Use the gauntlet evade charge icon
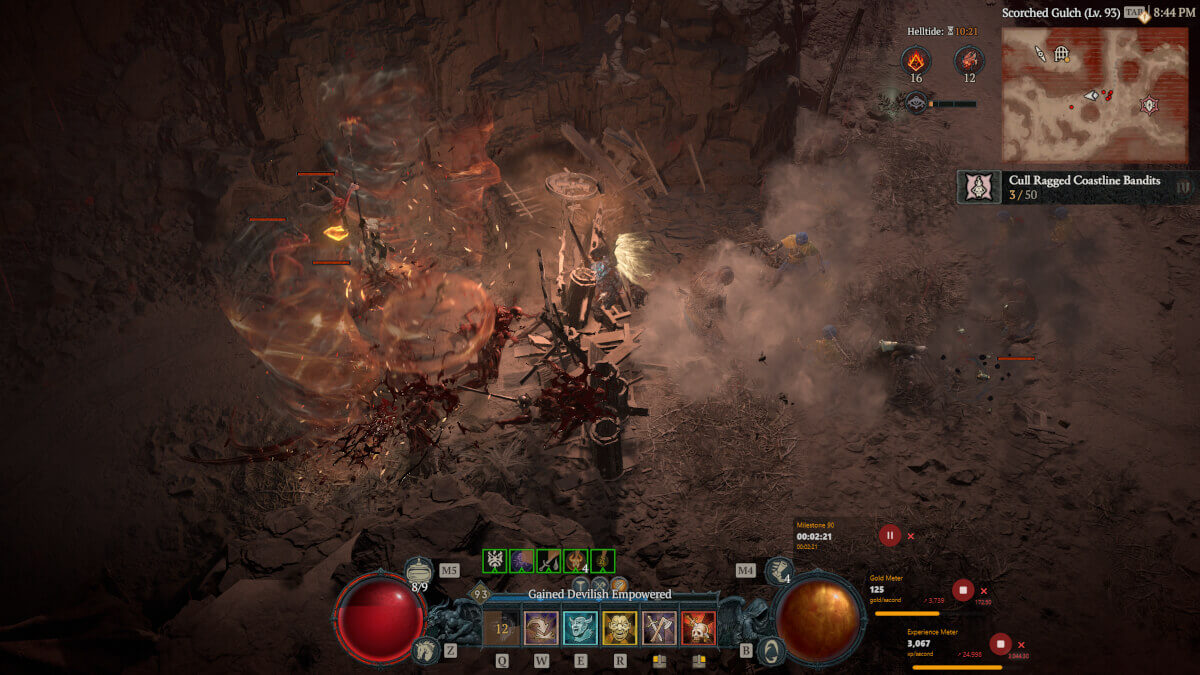Image resolution: width=1200 pixels, height=675 pixels. [x=777, y=571]
